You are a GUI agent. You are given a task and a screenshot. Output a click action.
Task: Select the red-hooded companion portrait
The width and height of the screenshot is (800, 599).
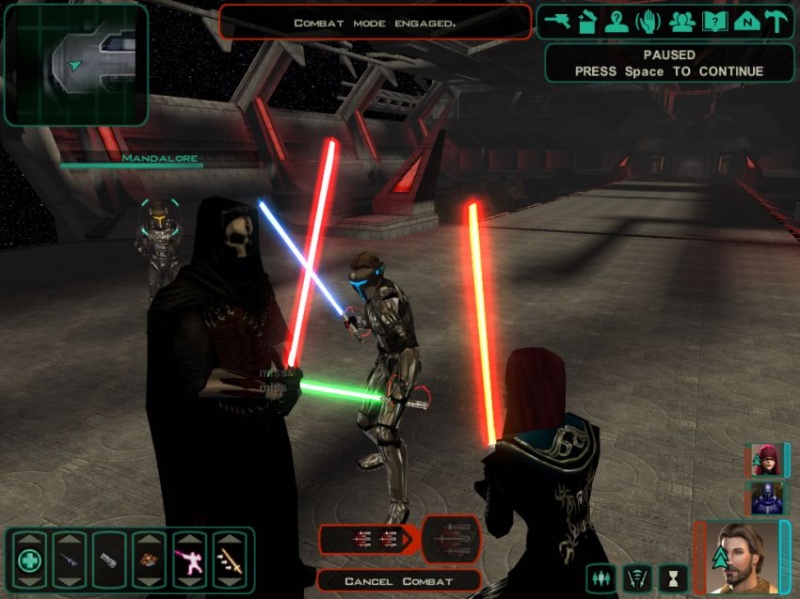pyautogui.click(x=767, y=459)
